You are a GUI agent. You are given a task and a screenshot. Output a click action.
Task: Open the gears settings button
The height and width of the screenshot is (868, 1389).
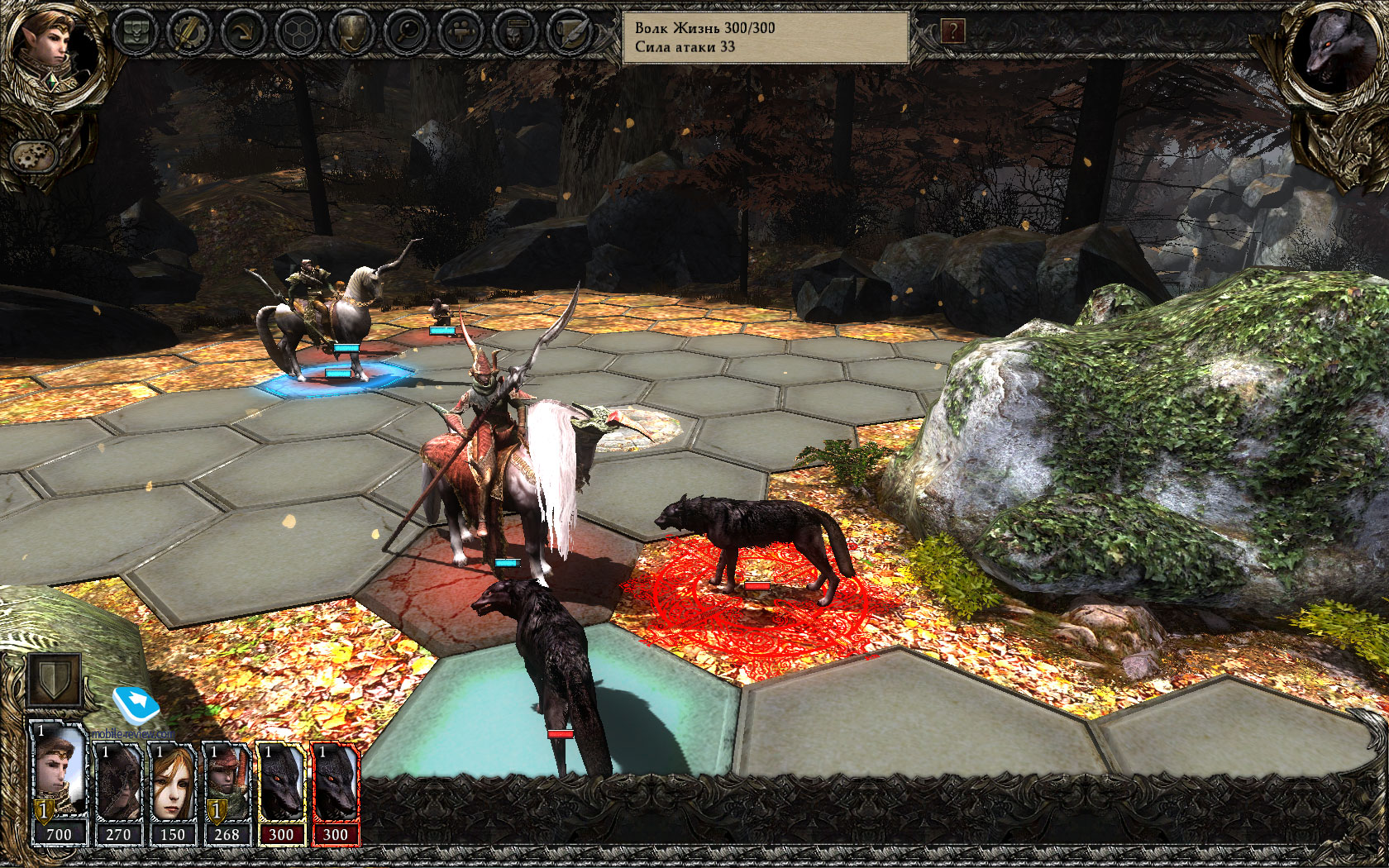(x=34, y=155)
